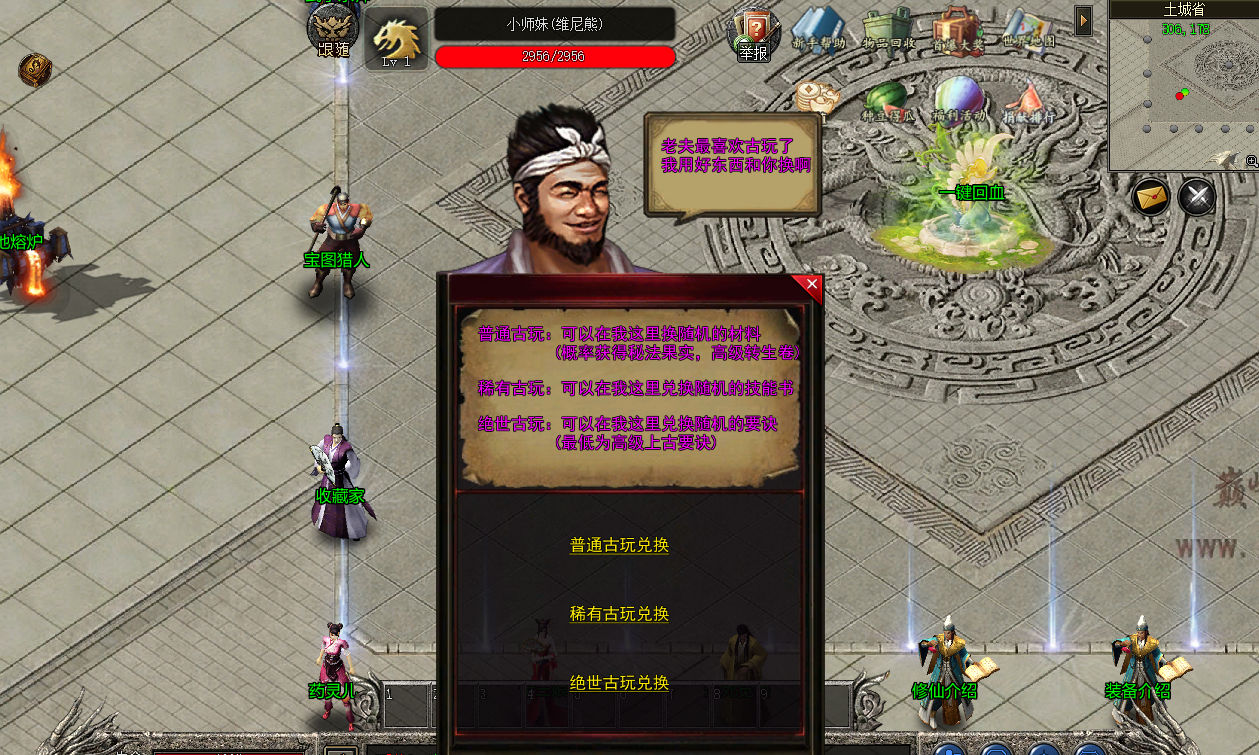Open the 首爆大奖 treasure chest icon

pyautogui.click(x=957, y=32)
